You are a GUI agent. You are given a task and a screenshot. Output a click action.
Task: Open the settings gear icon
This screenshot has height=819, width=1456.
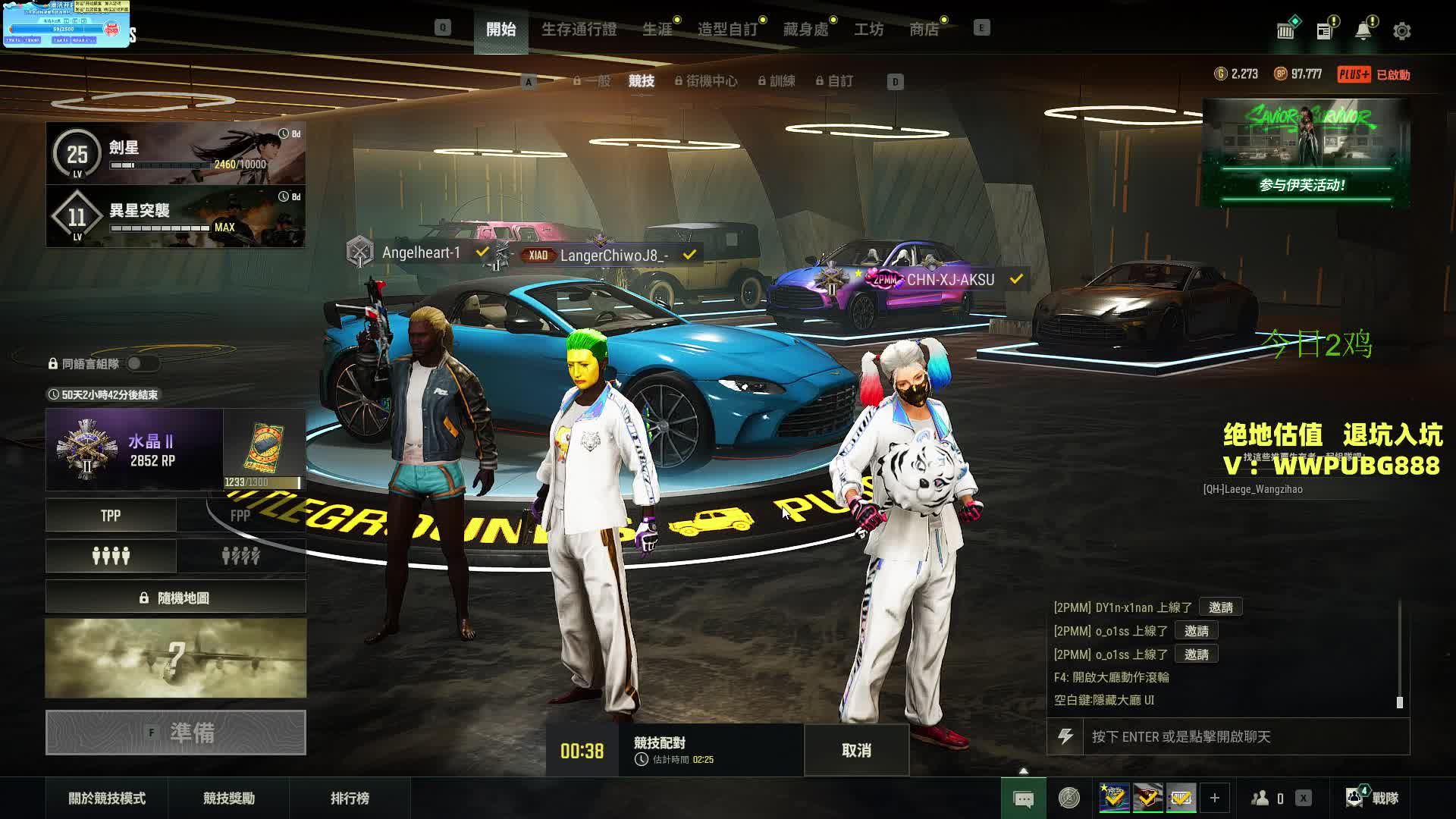(x=1401, y=31)
